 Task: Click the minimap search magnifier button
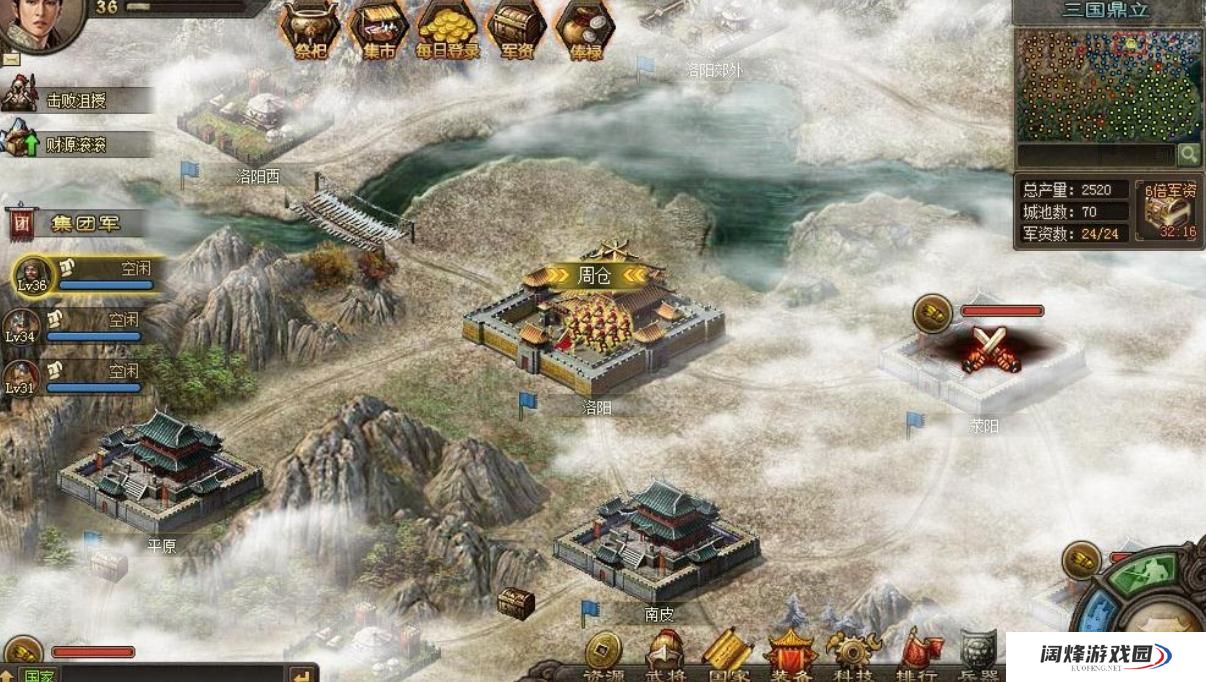coord(1188,154)
